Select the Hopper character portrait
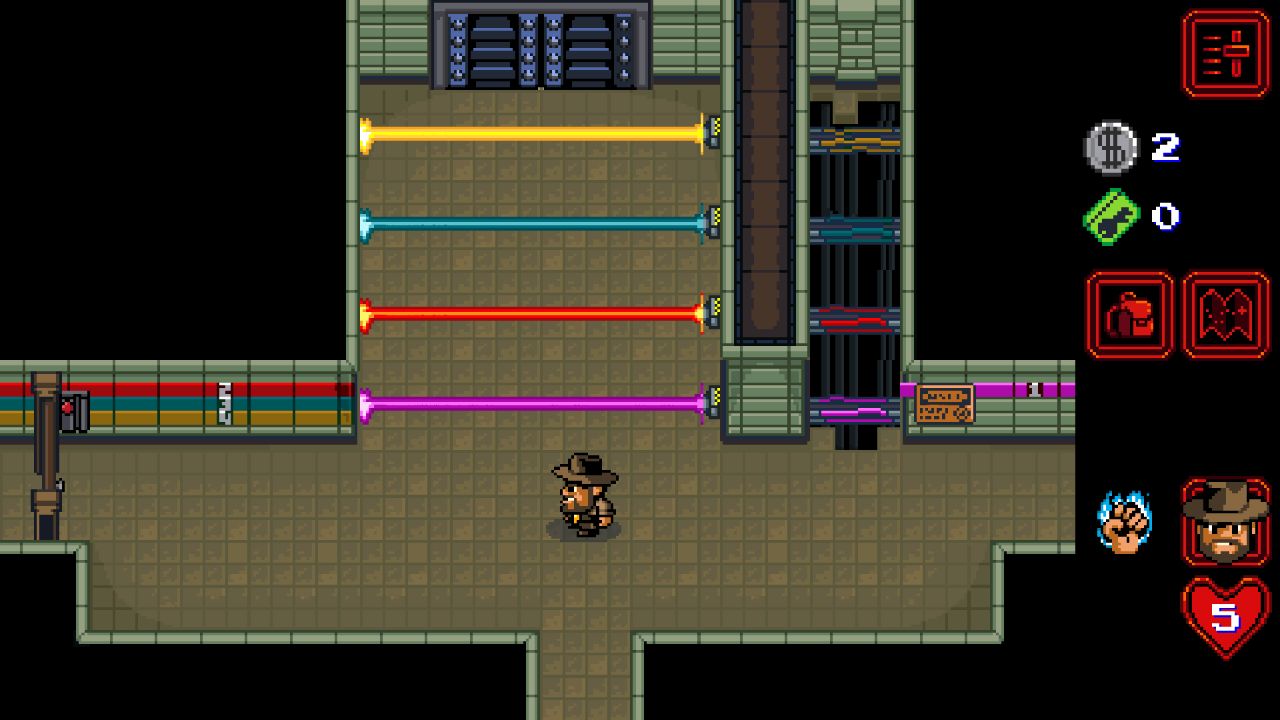The width and height of the screenshot is (1280, 720). click(x=1226, y=521)
